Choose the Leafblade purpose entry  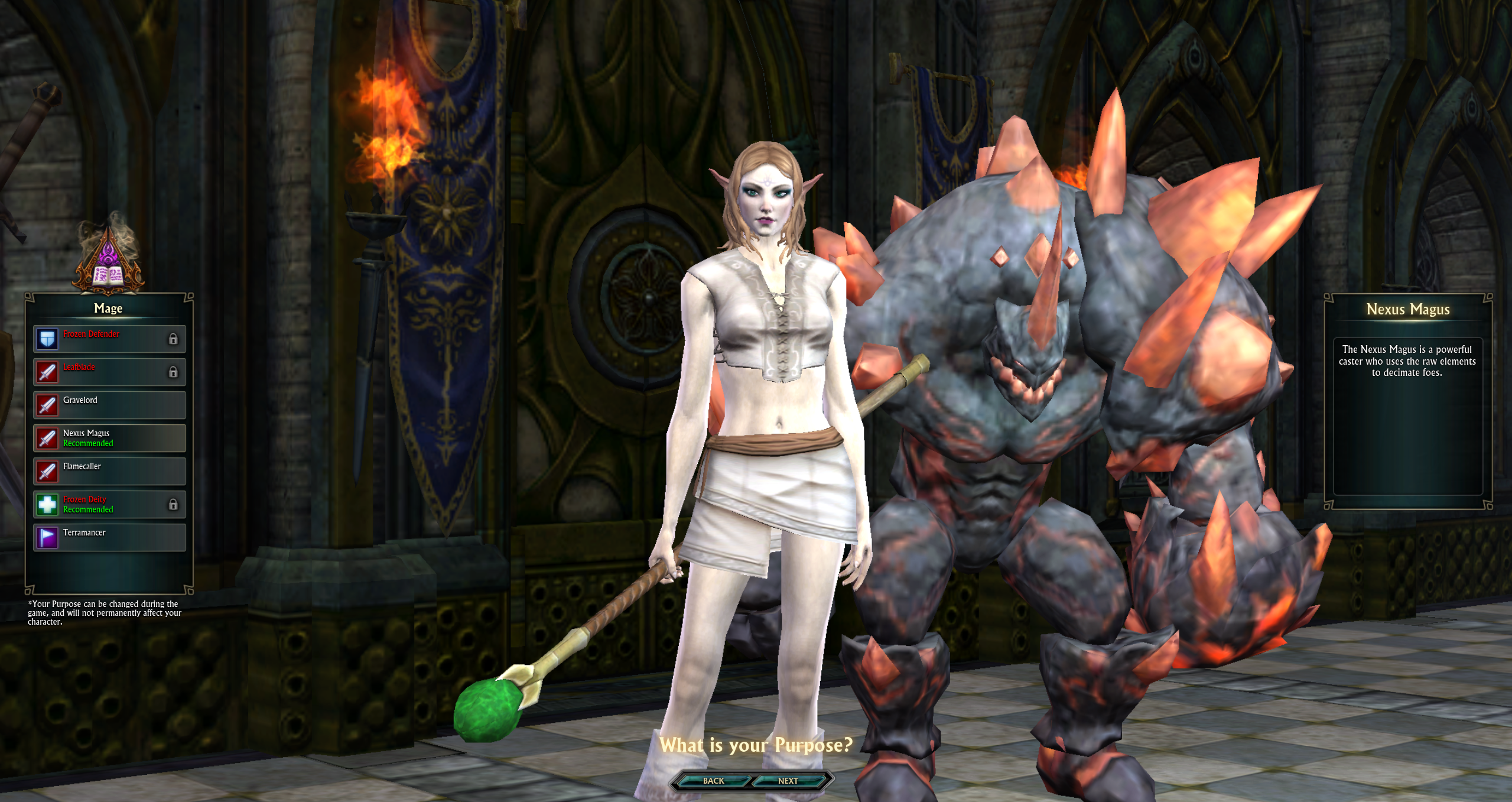109,372
